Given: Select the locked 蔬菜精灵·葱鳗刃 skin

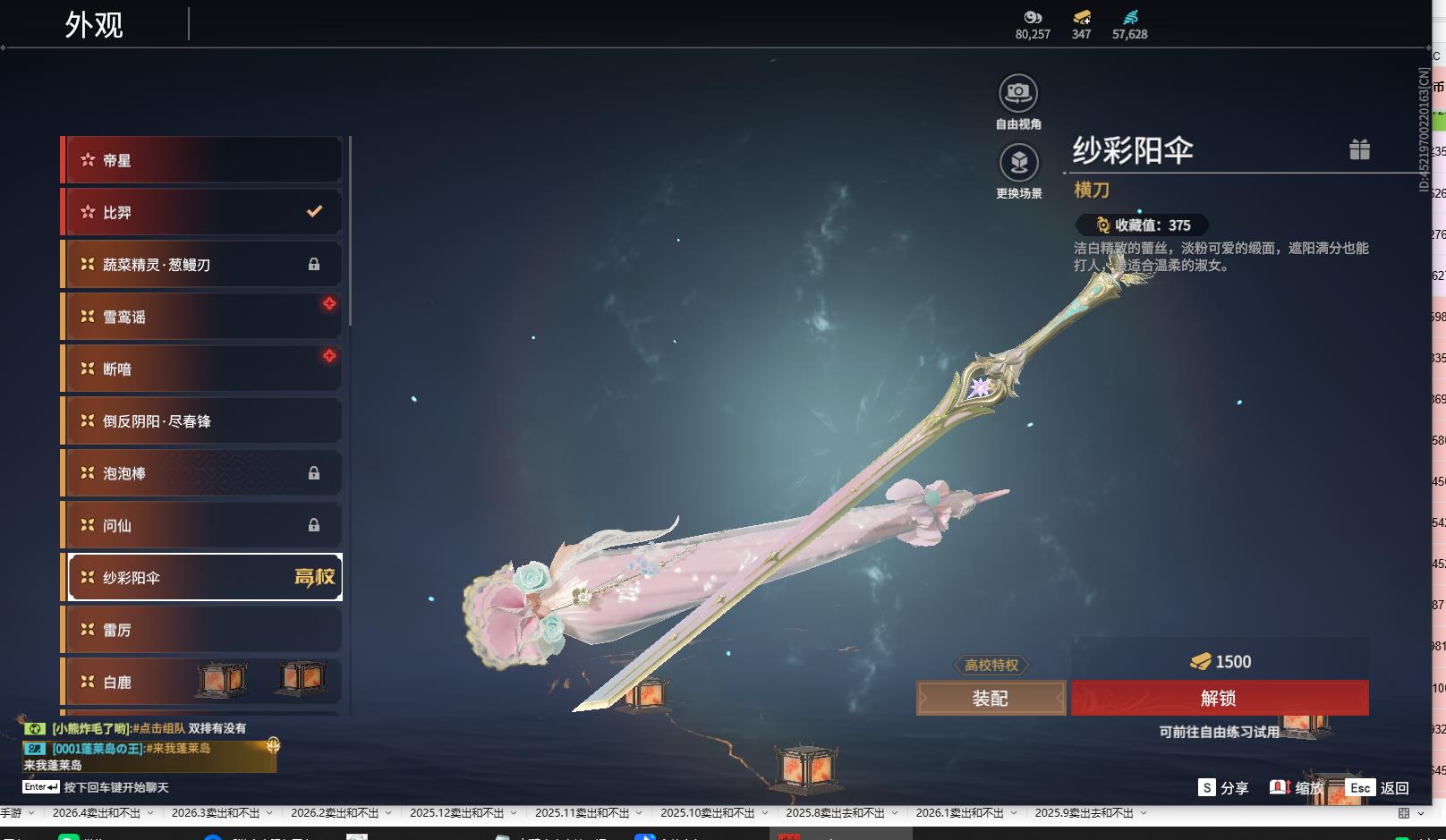Looking at the screenshot, I should (x=202, y=265).
